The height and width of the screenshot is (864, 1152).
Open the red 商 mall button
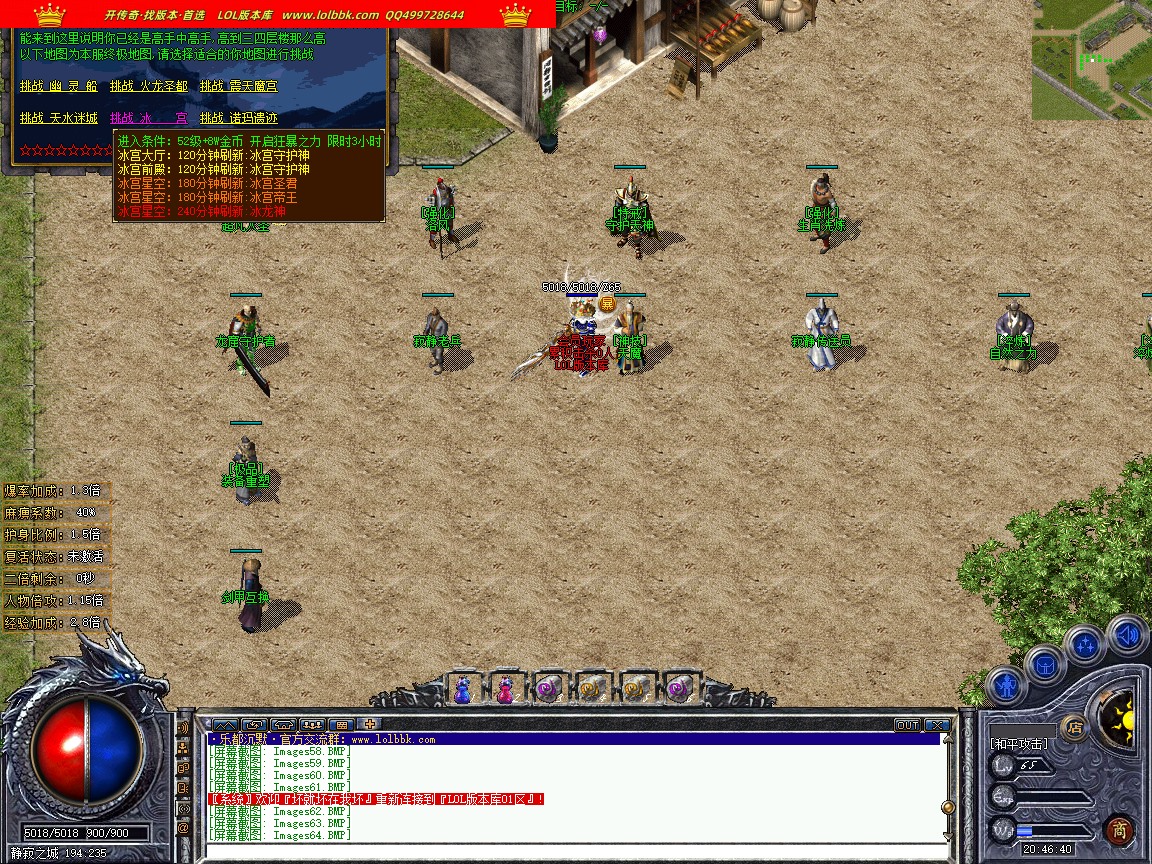pyautogui.click(x=1120, y=830)
